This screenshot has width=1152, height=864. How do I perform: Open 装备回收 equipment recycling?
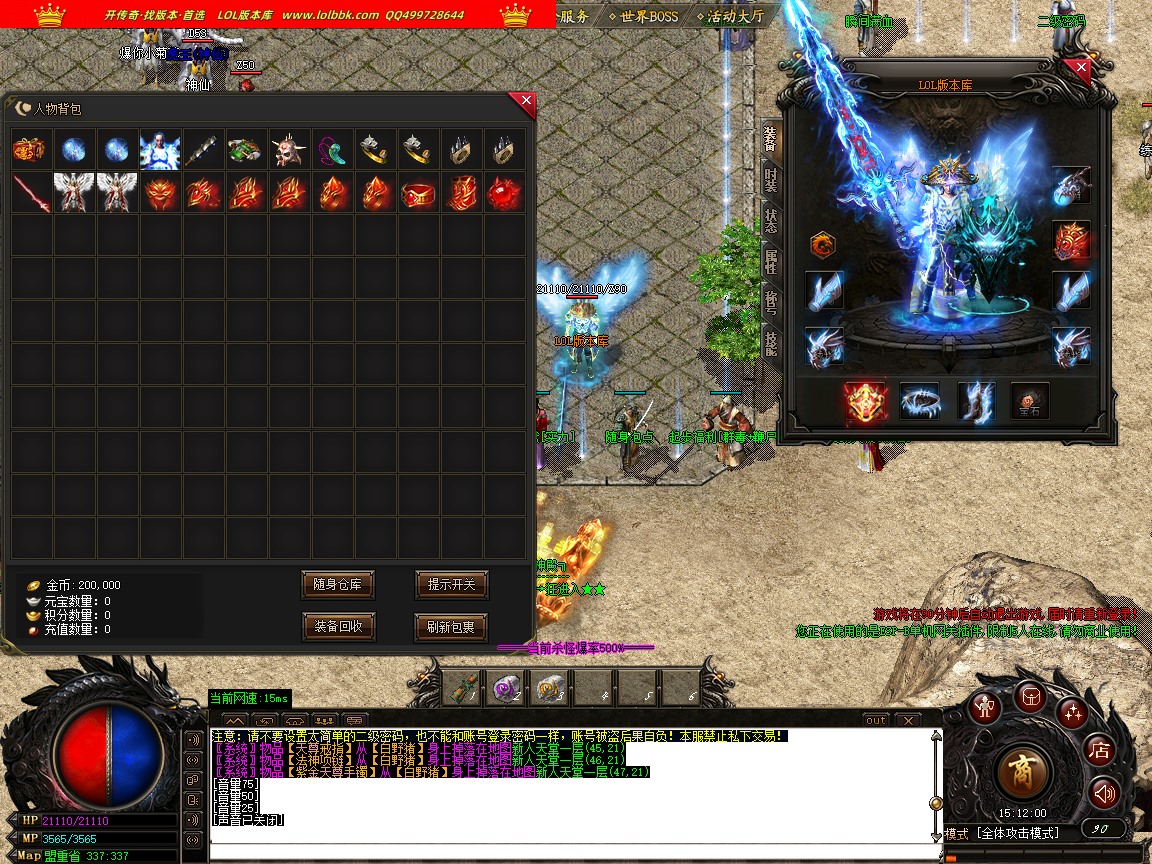point(338,627)
